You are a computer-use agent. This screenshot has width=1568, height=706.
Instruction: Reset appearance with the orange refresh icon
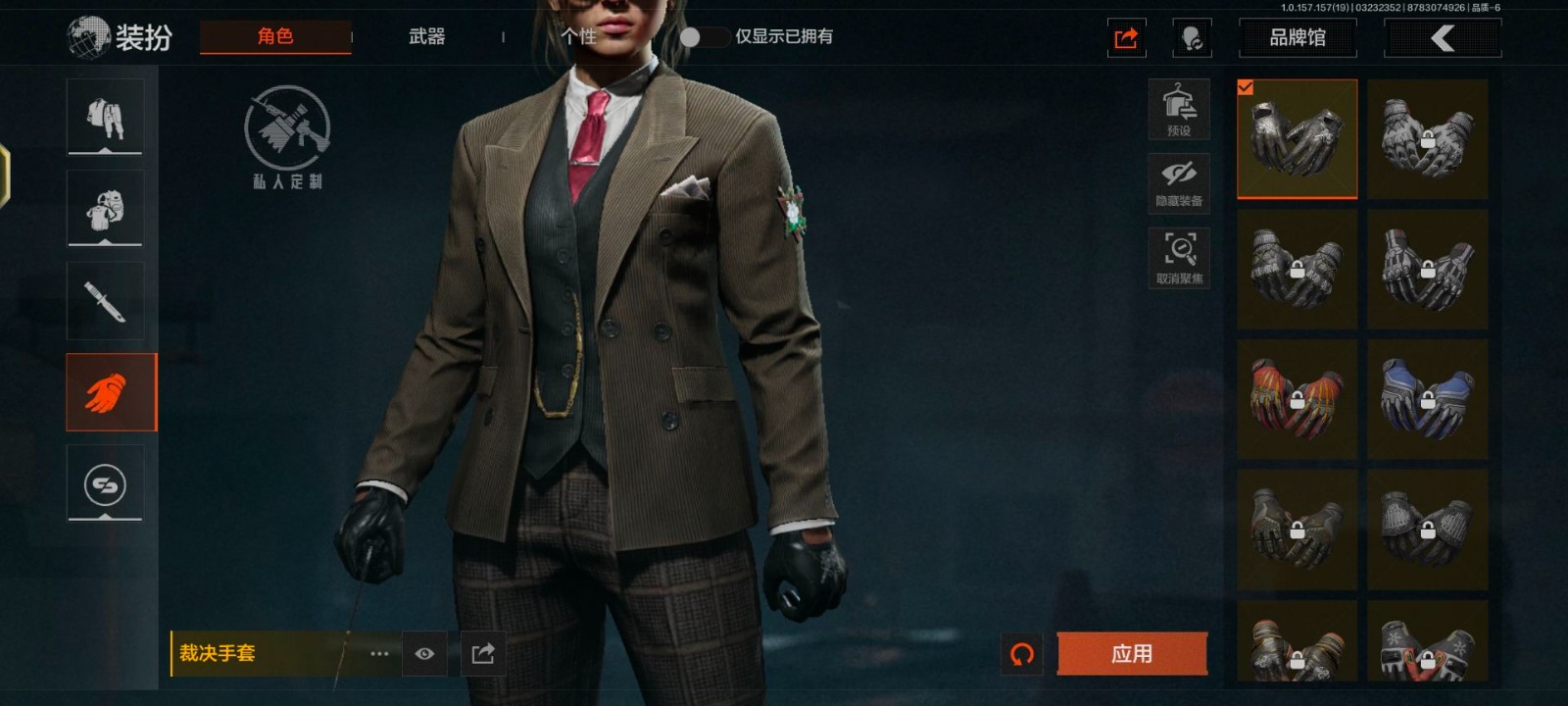coord(1022,654)
